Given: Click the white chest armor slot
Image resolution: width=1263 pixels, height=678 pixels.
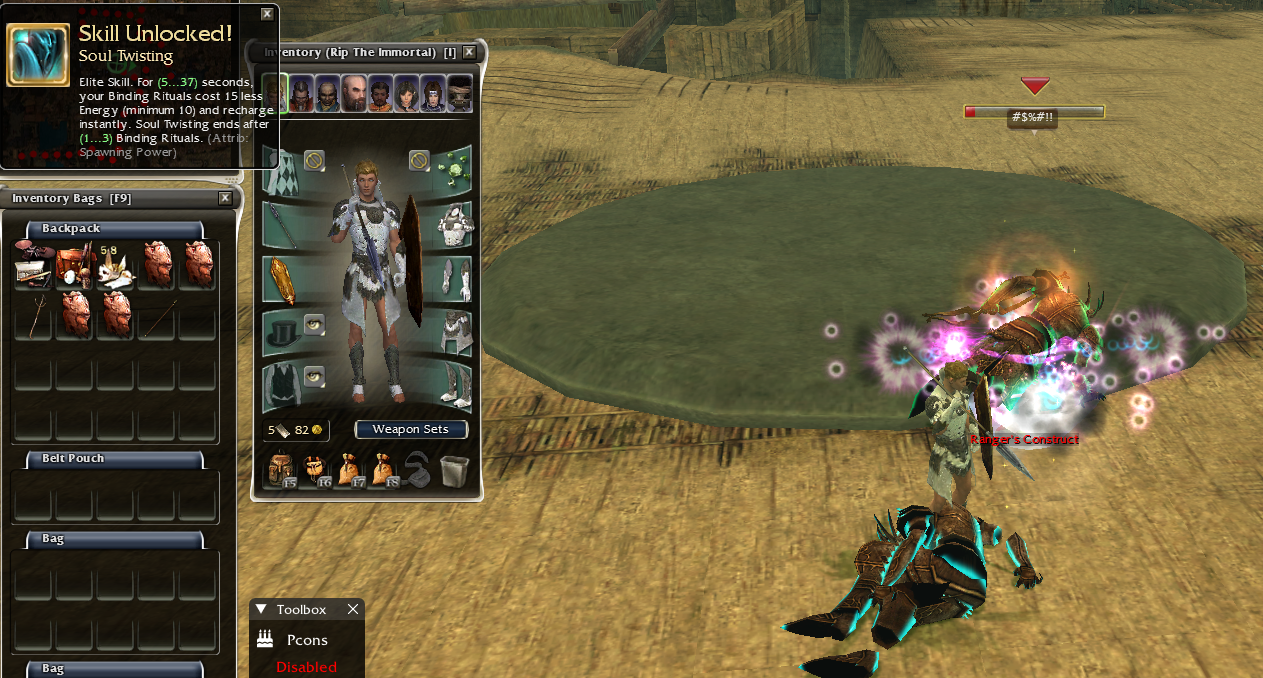Looking at the screenshot, I should (454, 225).
